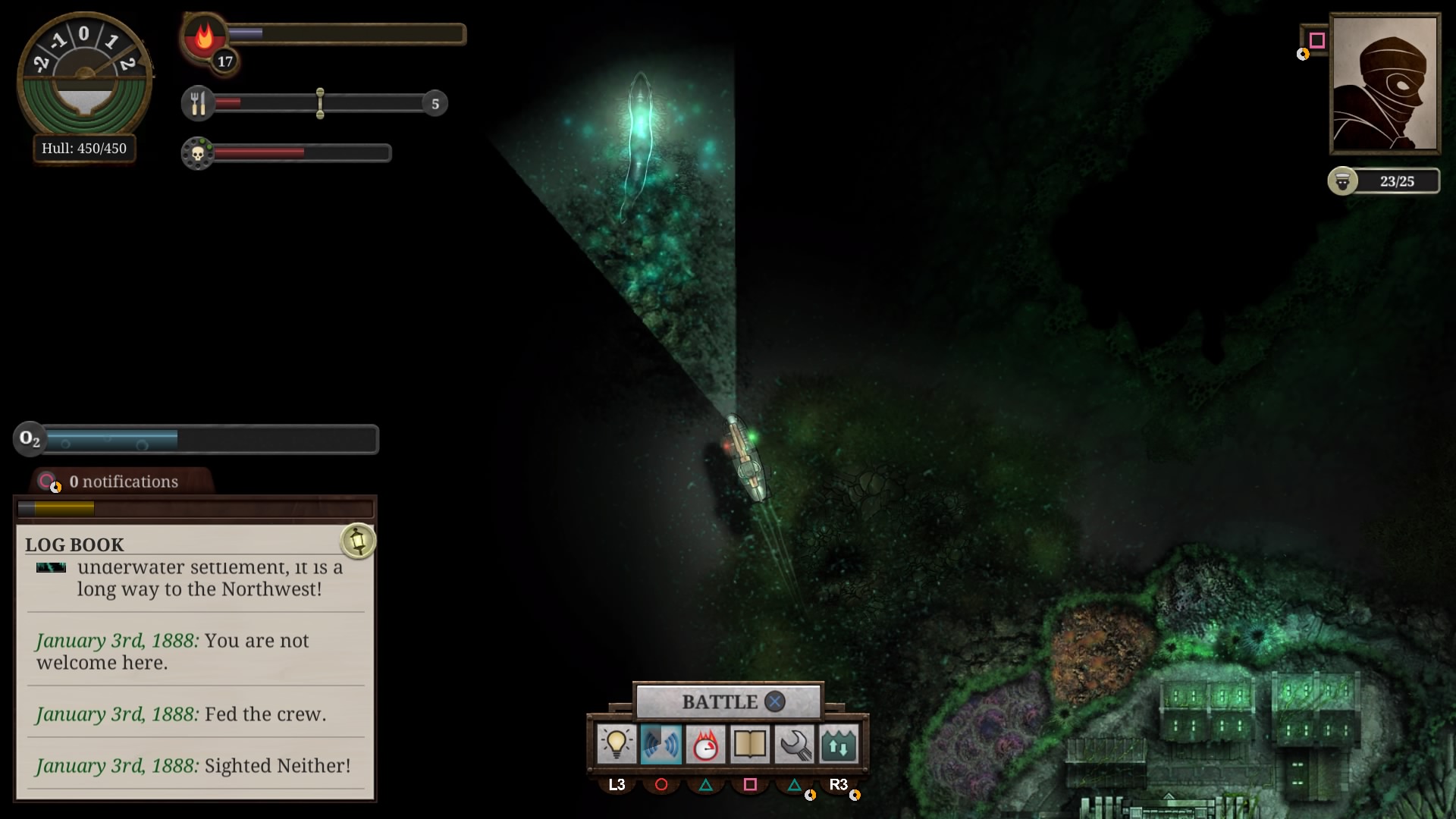Close the Battle panel with the X button
Screen dimensions: 1456x819
773,701
